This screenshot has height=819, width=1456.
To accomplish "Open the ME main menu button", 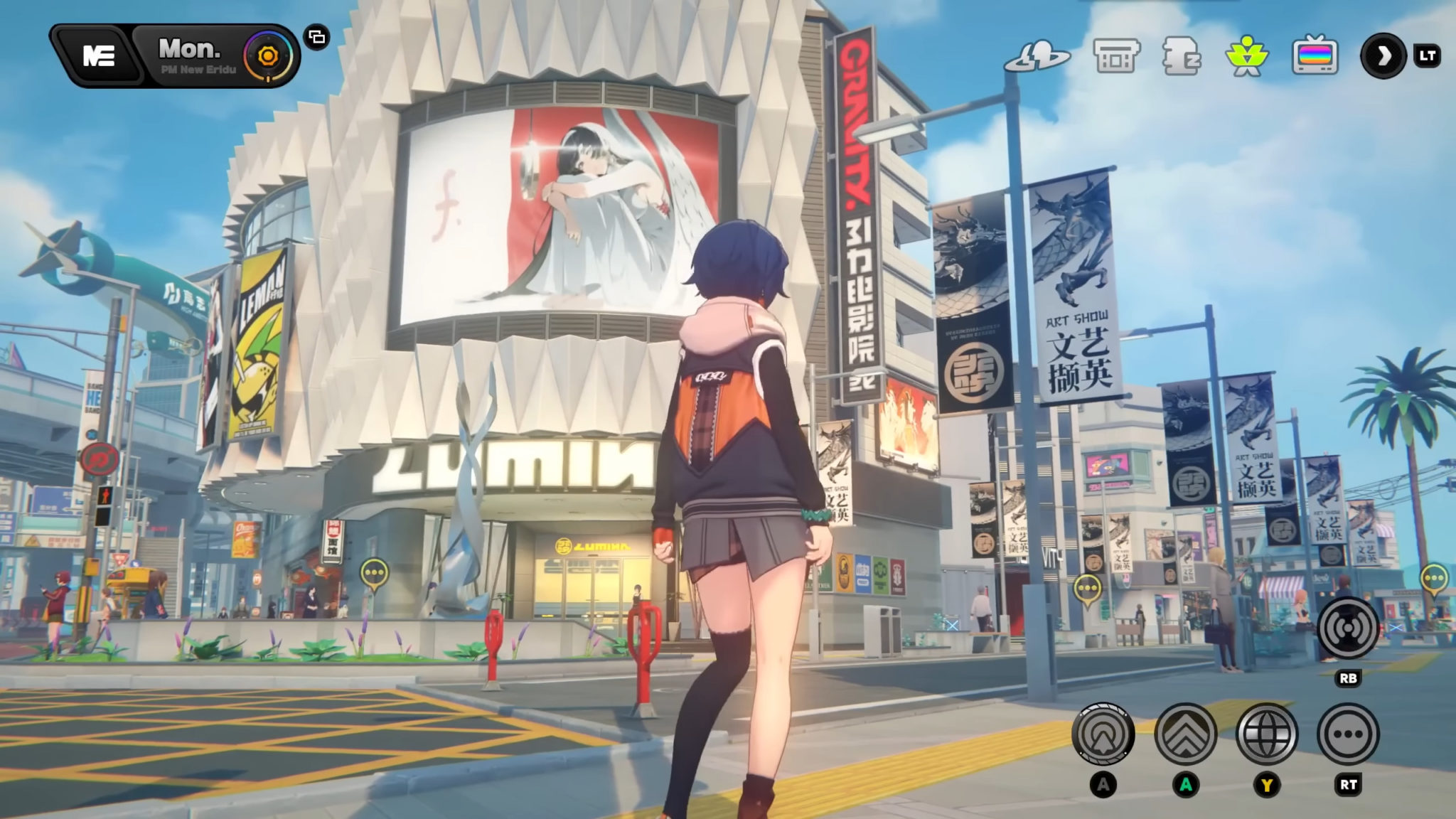I will 98,56.
